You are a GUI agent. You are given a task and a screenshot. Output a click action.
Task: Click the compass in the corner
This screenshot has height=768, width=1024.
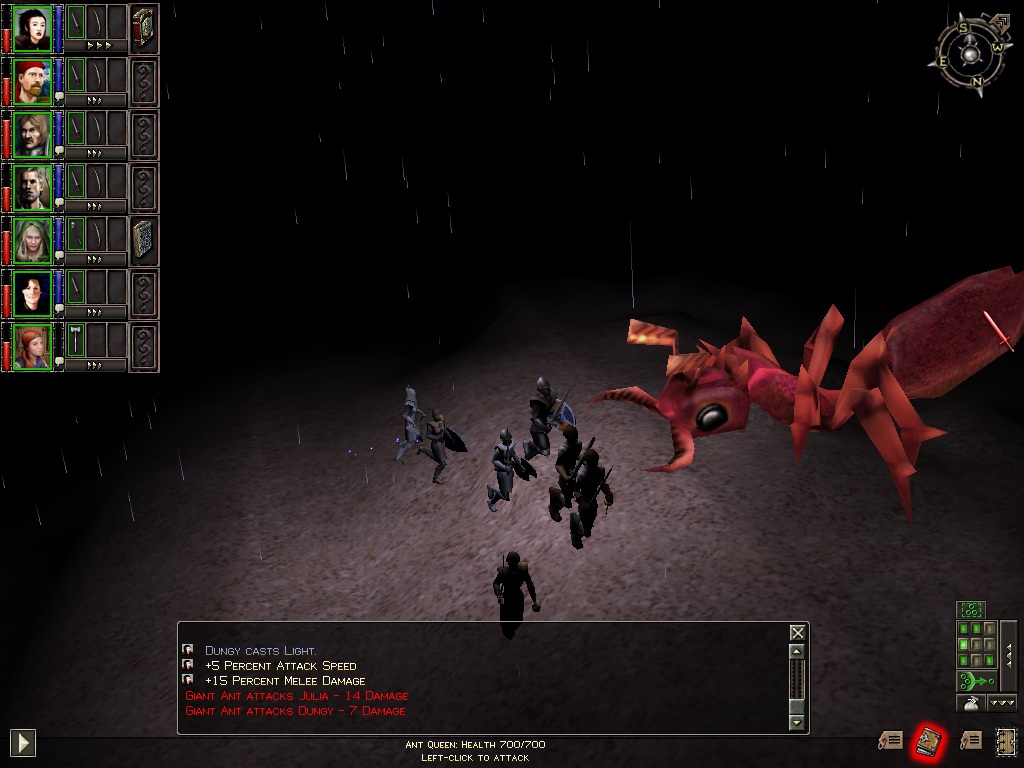971,55
